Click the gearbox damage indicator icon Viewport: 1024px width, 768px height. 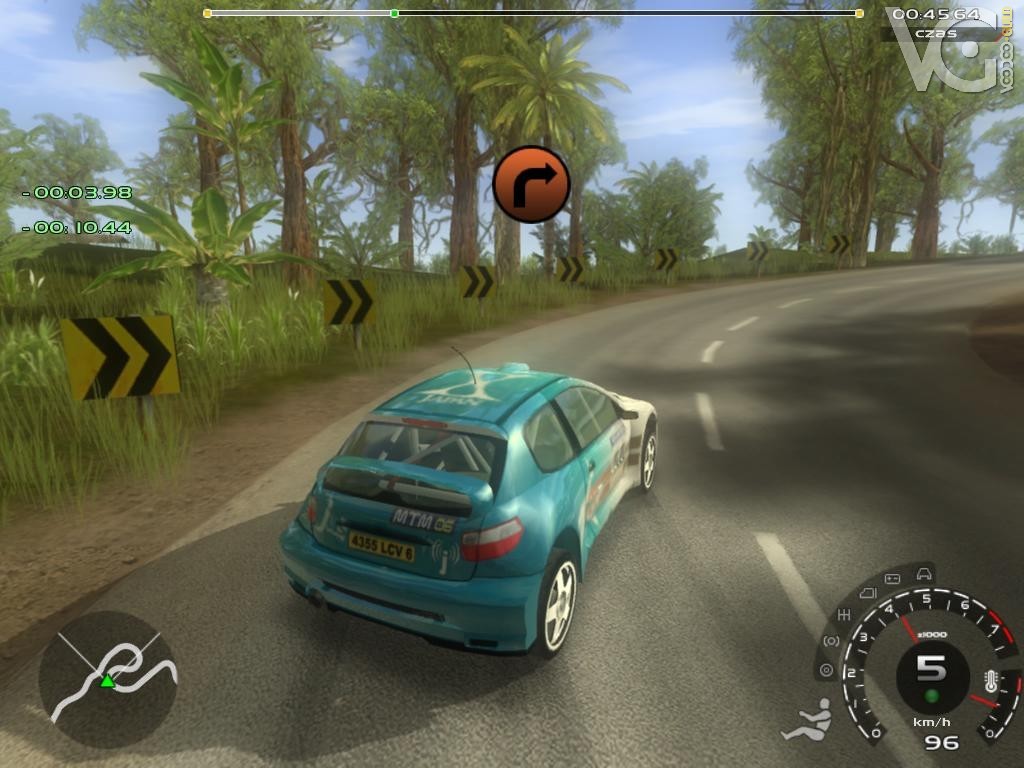click(x=845, y=614)
